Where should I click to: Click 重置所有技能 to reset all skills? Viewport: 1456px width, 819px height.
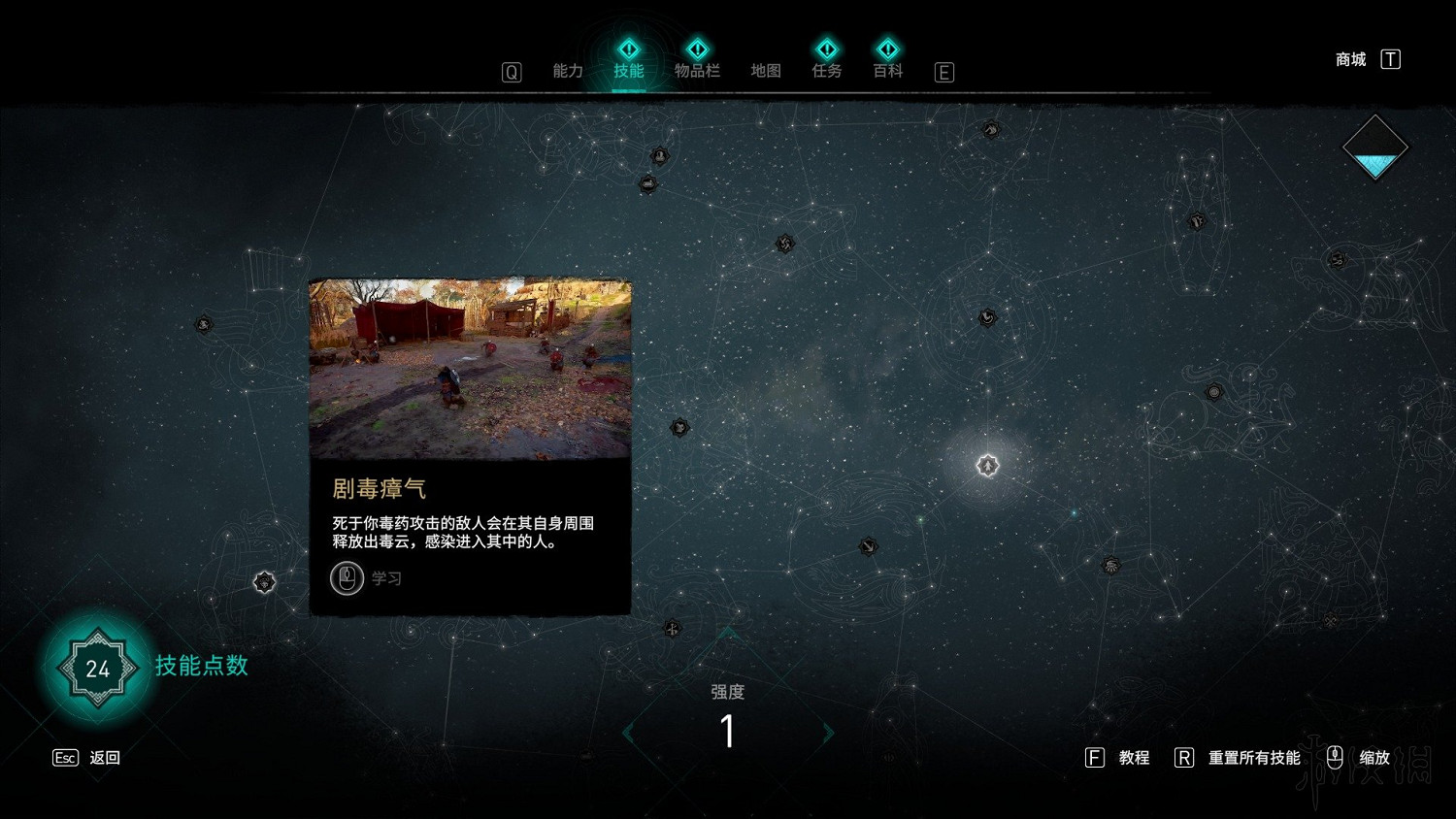tap(1254, 757)
